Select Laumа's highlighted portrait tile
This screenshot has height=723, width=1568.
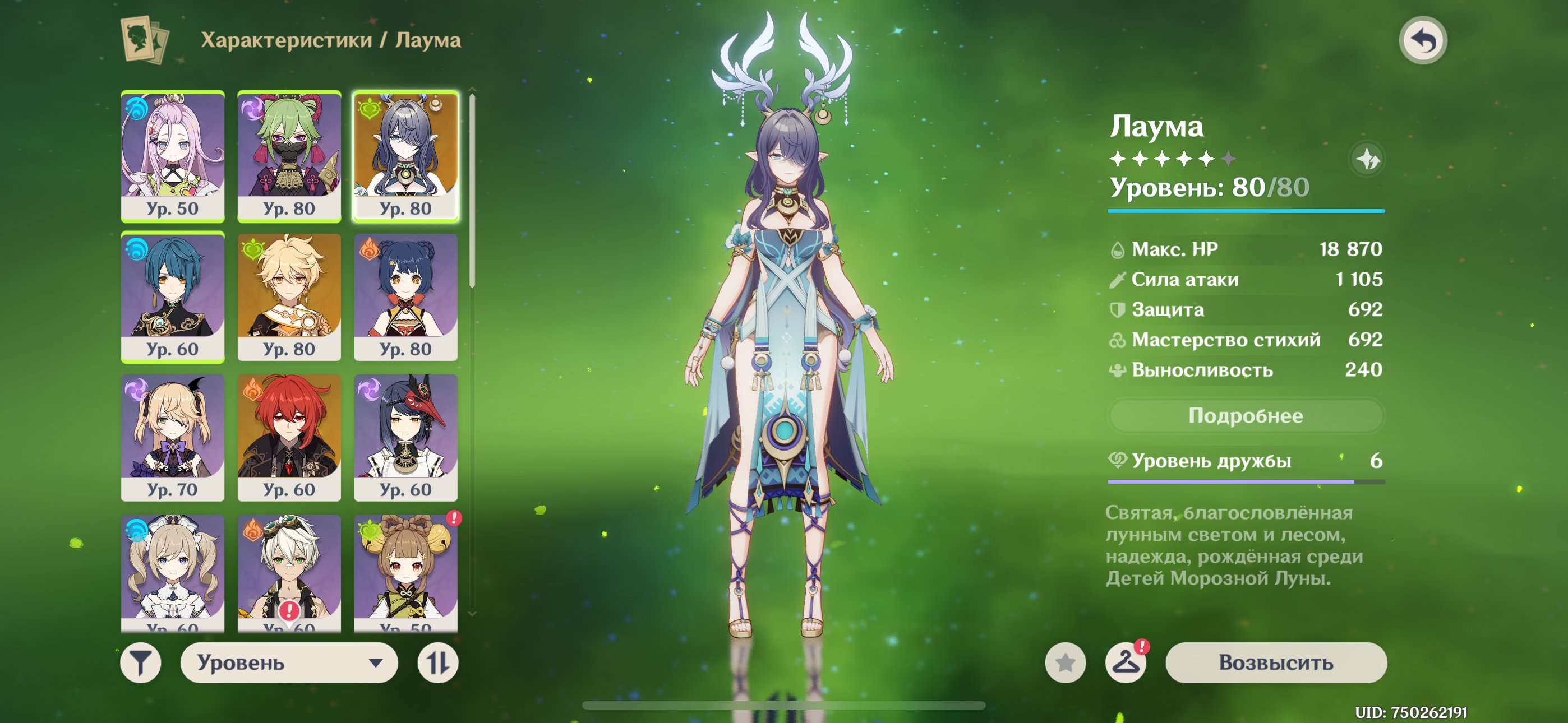[x=405, y=156]
